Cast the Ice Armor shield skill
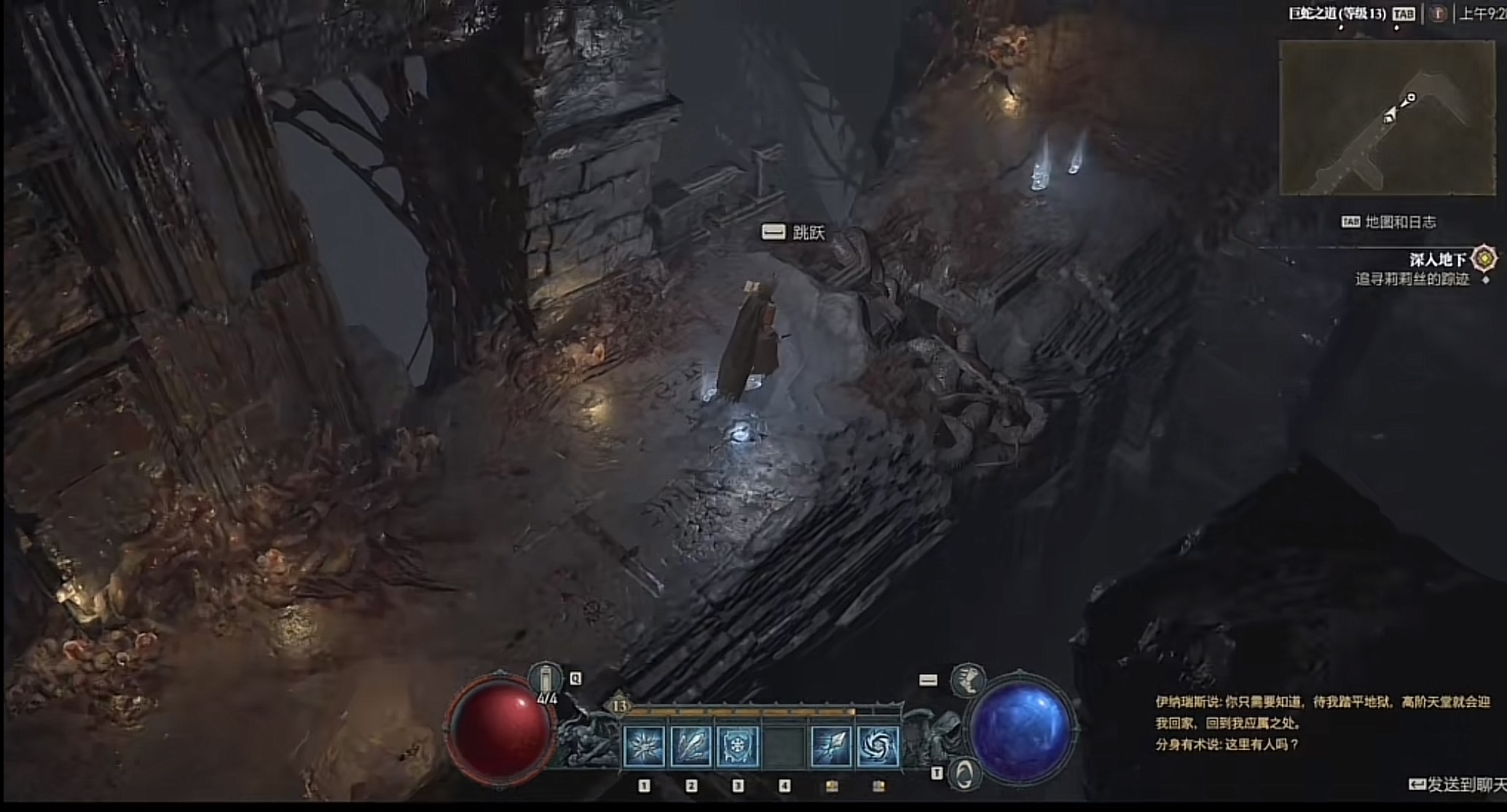This screenshot has height=812, width=1507. tap(737, 746)
